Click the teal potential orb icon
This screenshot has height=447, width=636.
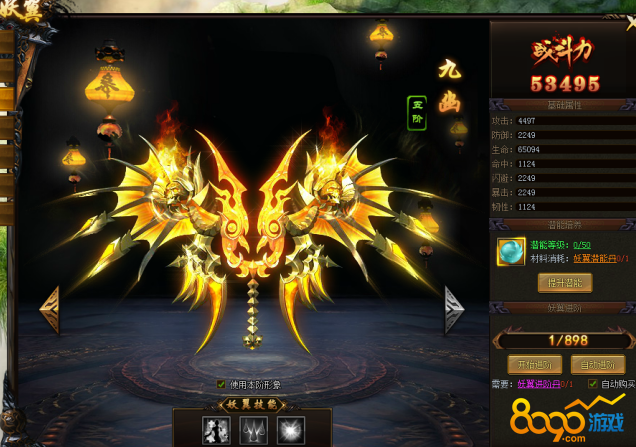pos(512,251)
